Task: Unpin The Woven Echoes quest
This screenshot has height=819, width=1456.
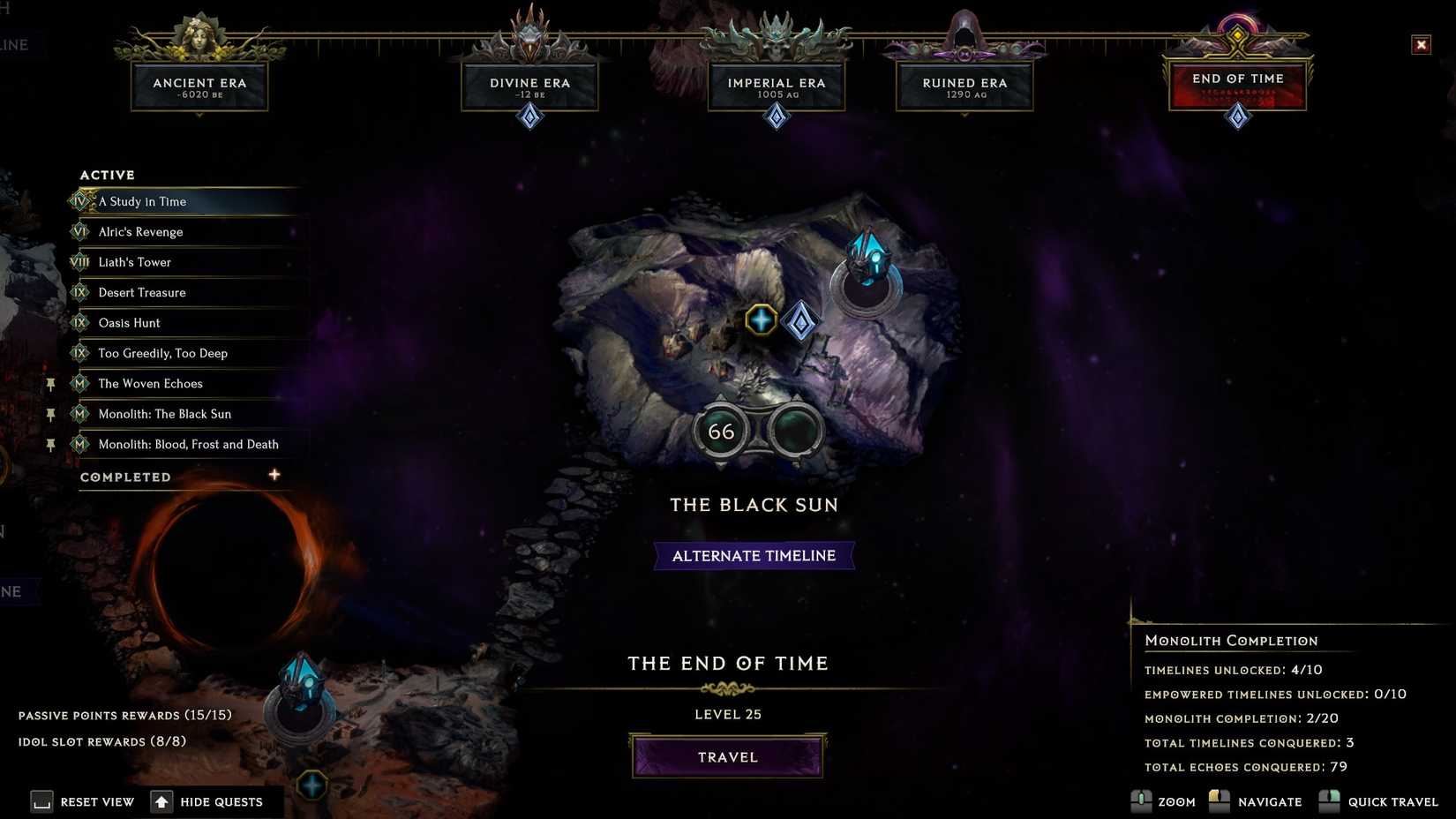Action: [x=51, y=383]
